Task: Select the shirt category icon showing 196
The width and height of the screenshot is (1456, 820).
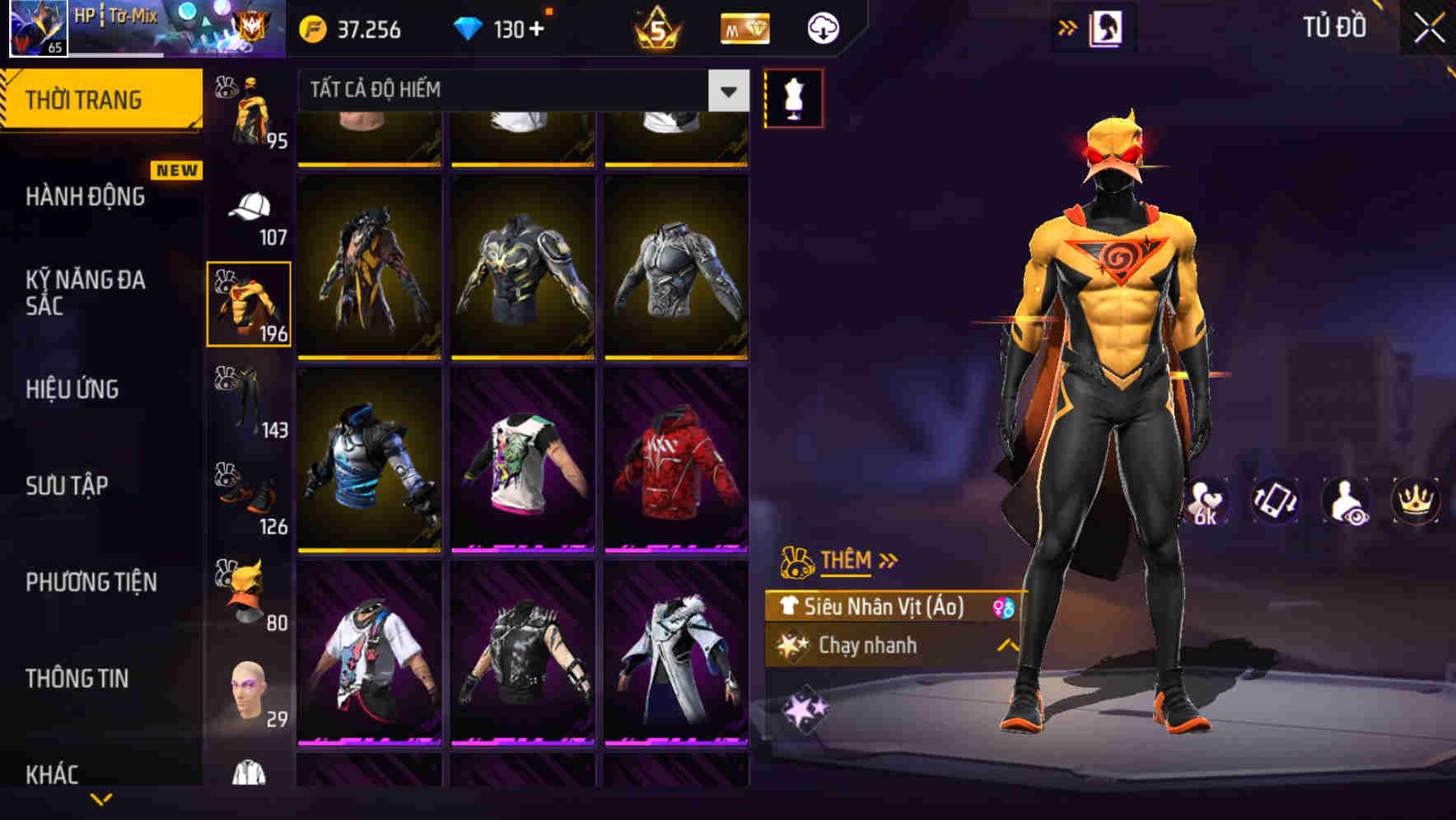Action: pos(250,302)
